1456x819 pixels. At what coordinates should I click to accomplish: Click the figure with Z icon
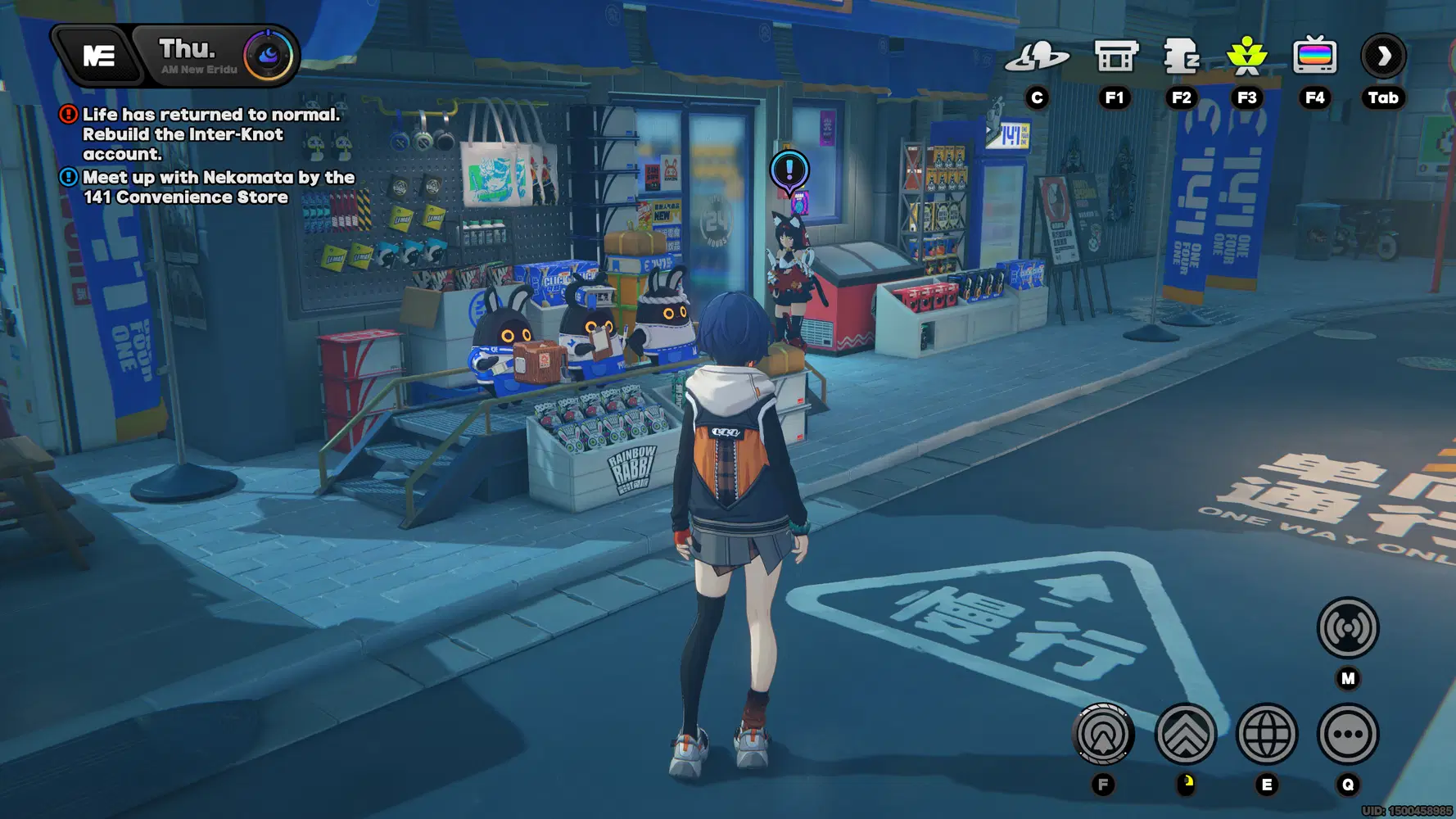point(1181,57)
